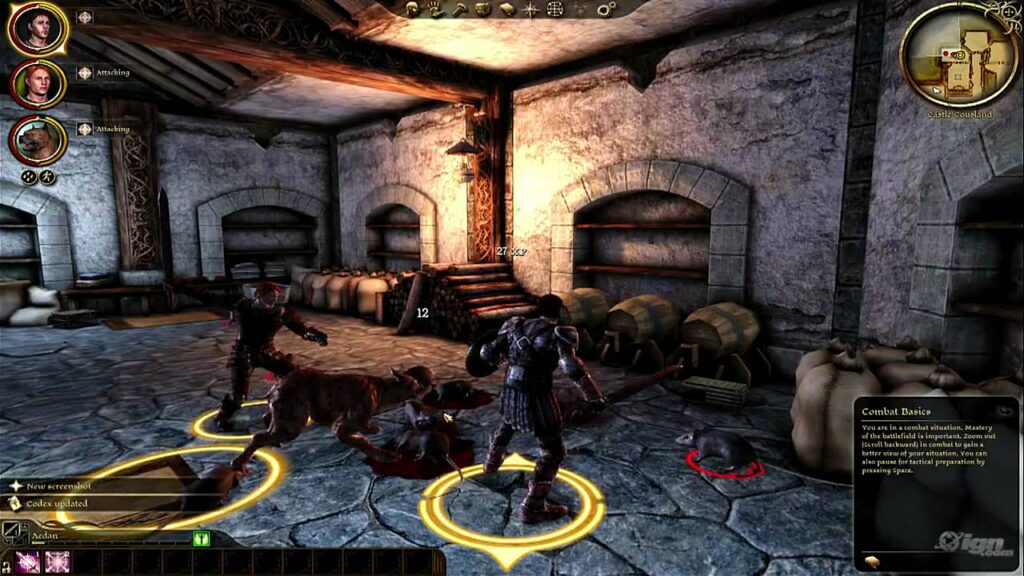Open the world map compass star icon
The width and height of the screenshot is (1024, 576).
pos(531,9)
